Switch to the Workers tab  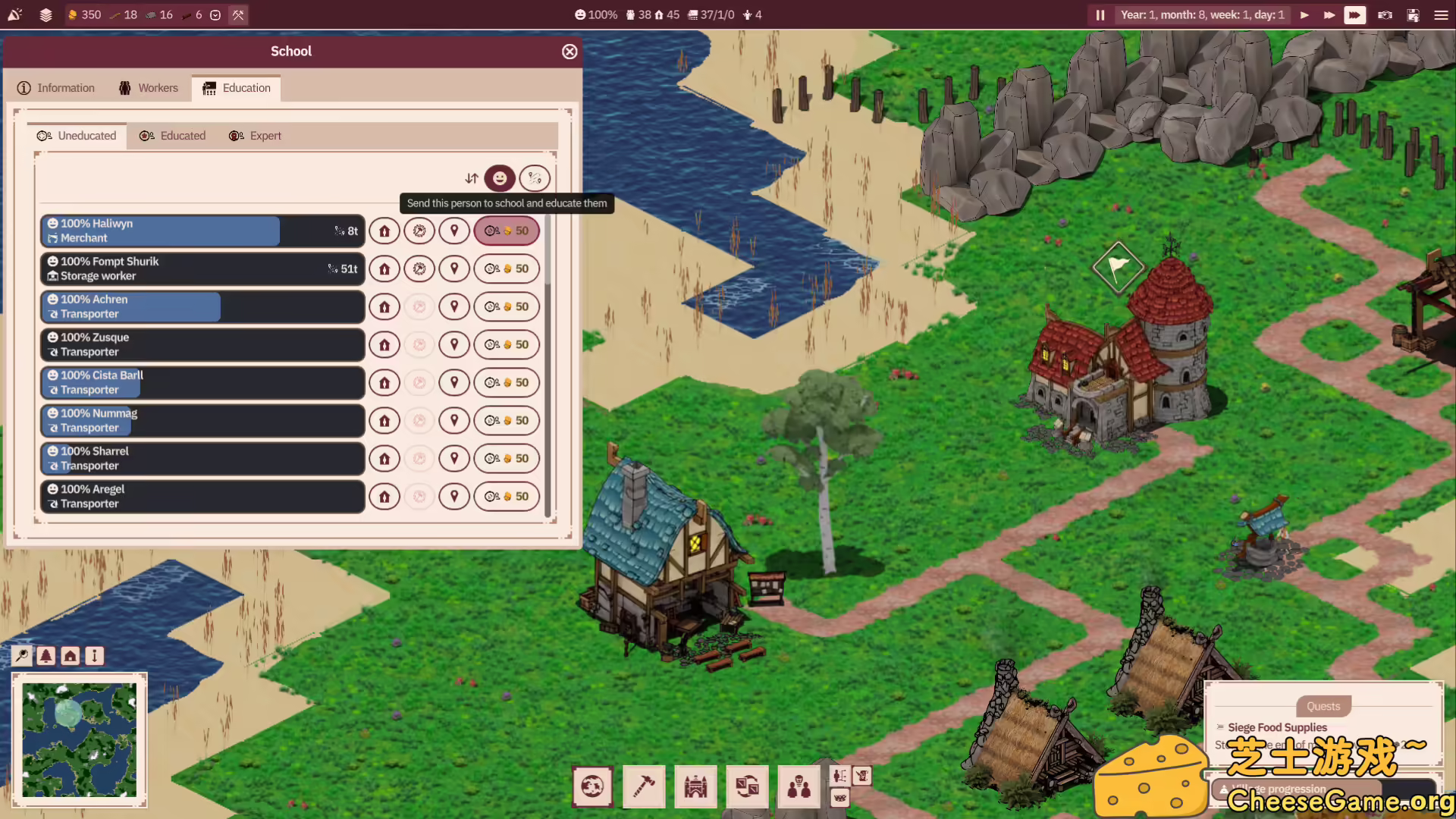149,88
